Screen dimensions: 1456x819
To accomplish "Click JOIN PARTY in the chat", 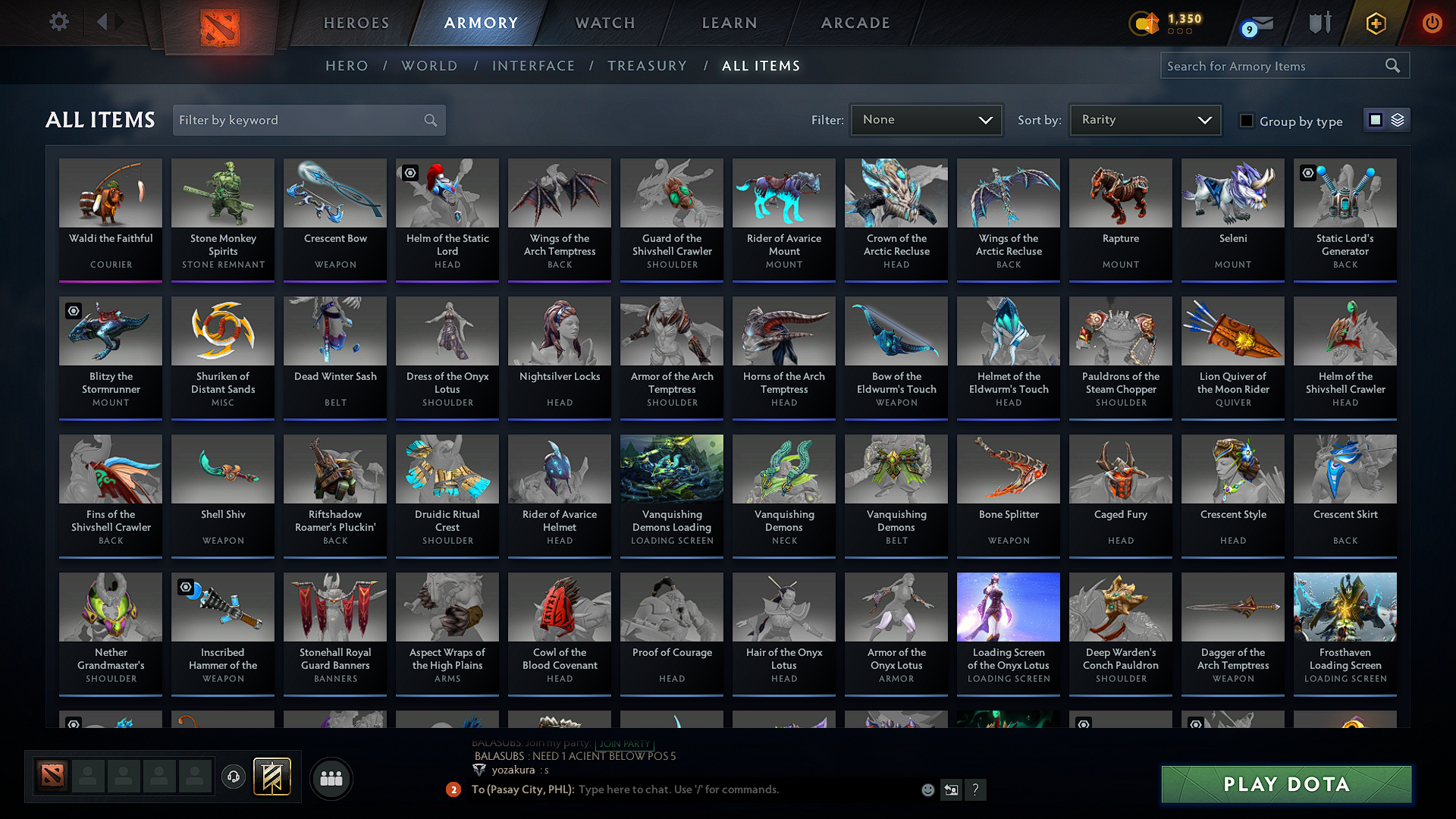I will tap(623, 745).
